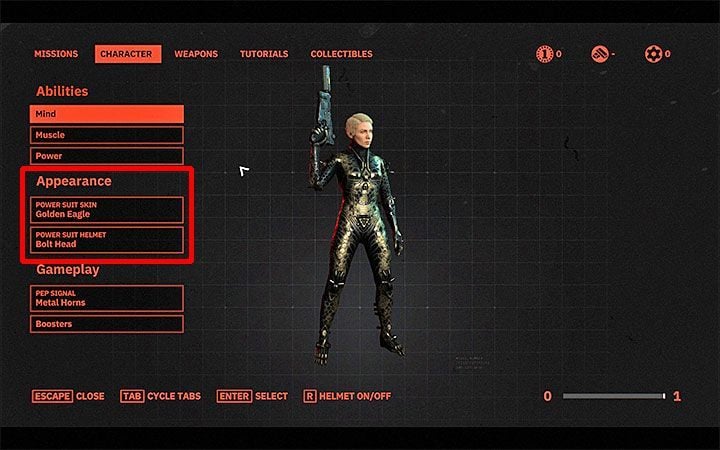Open Power Suit Helmet Bolt Head option
The image size is (720, 450).
point(107,240)
